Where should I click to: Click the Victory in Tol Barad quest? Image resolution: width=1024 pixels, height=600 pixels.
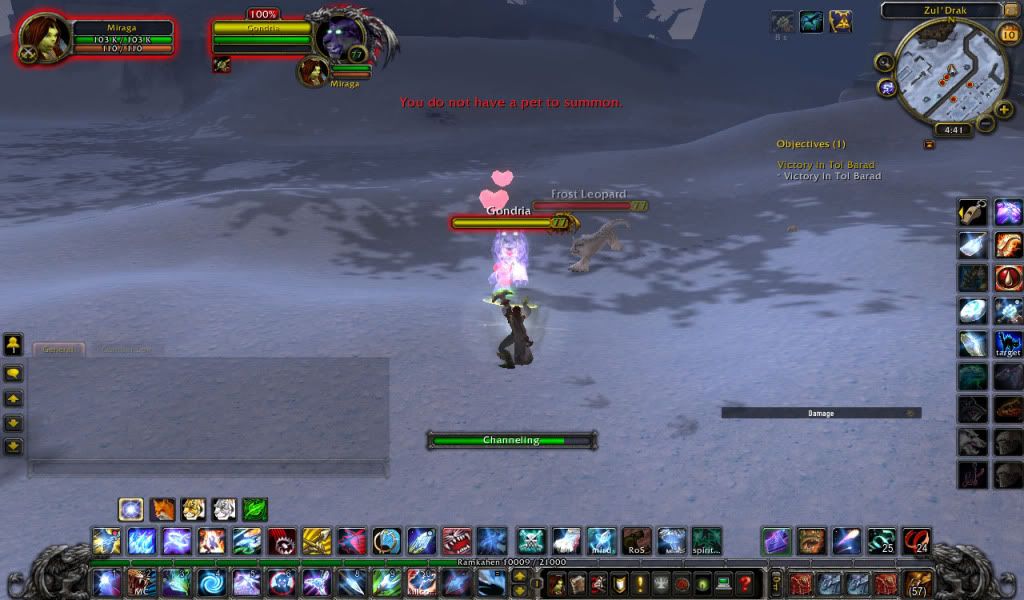826,165
